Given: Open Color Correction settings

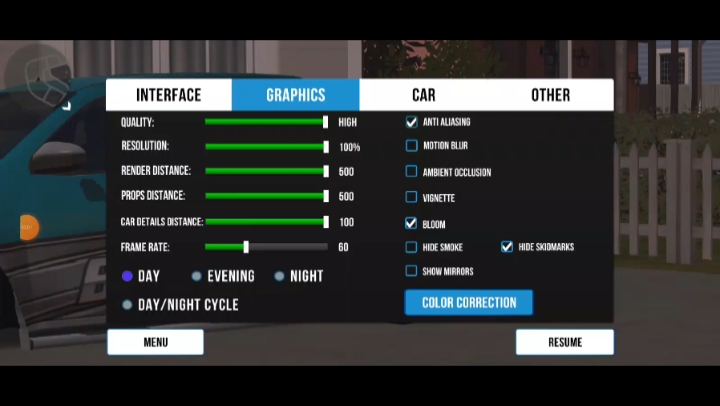Looking at the screenshot, I should [469, 302].
